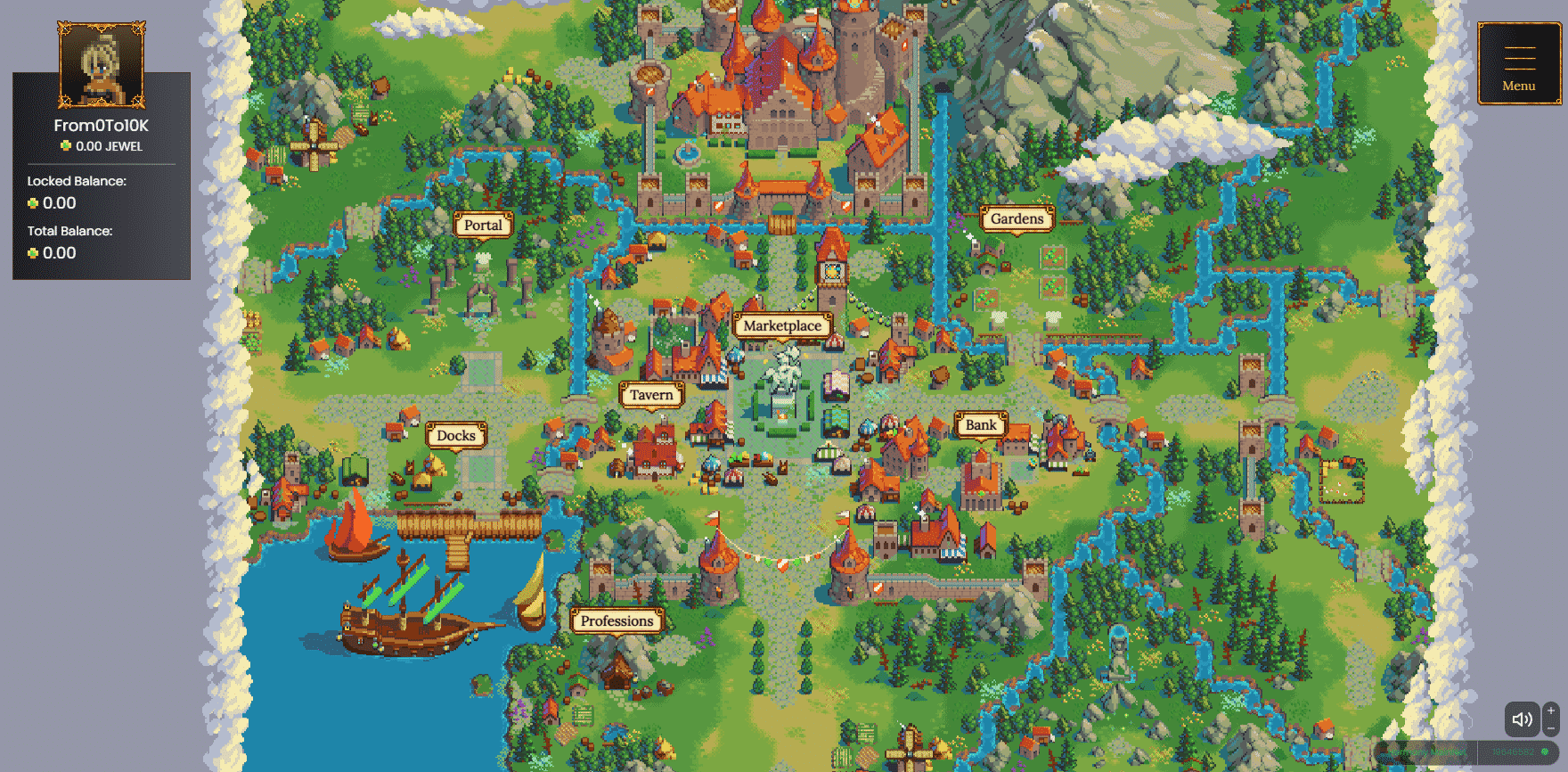Mute the game audio with the speaker icon
The image size is (1568, 772).
1522,720
